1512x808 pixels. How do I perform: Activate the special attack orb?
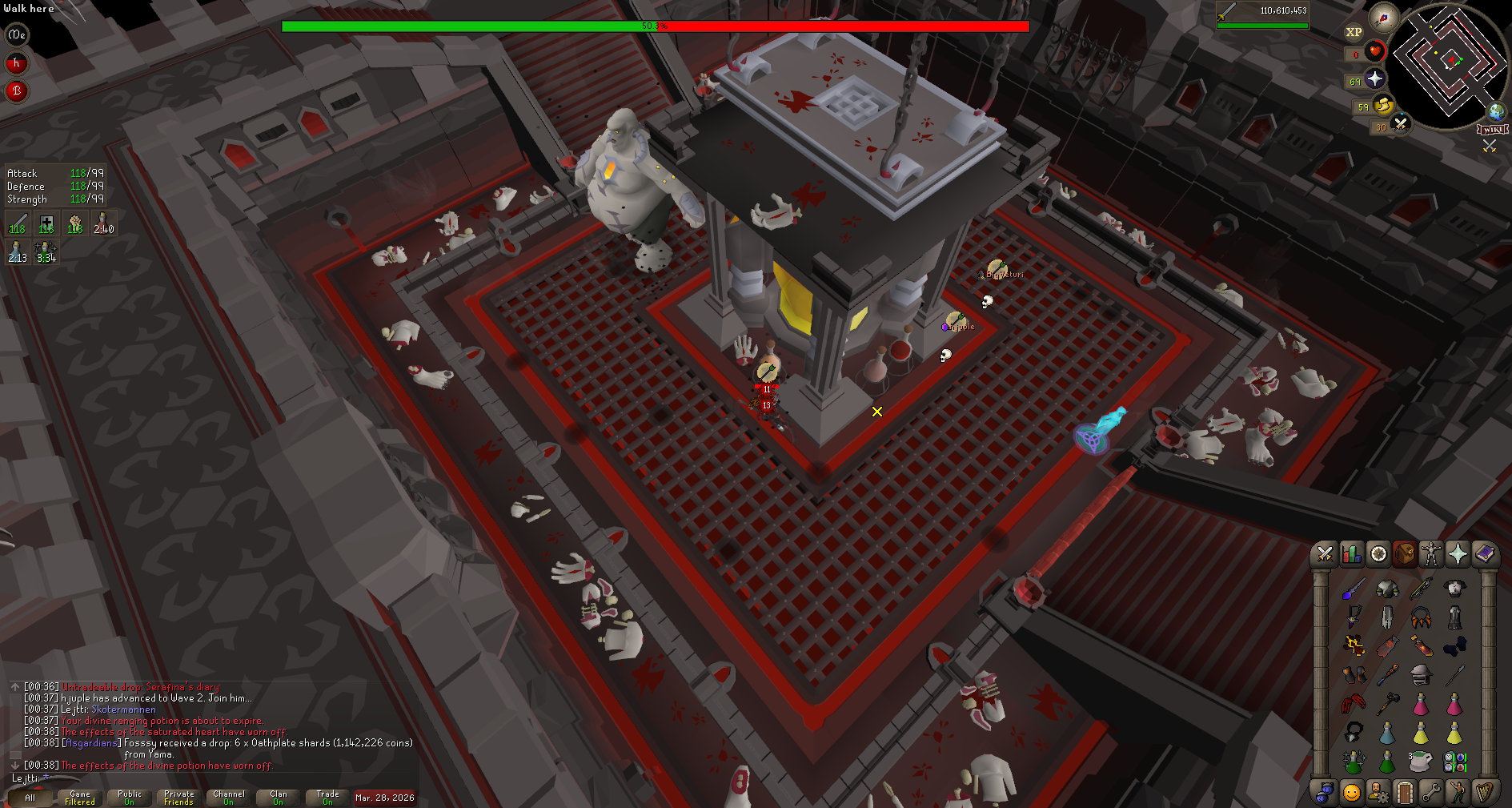1400,125
